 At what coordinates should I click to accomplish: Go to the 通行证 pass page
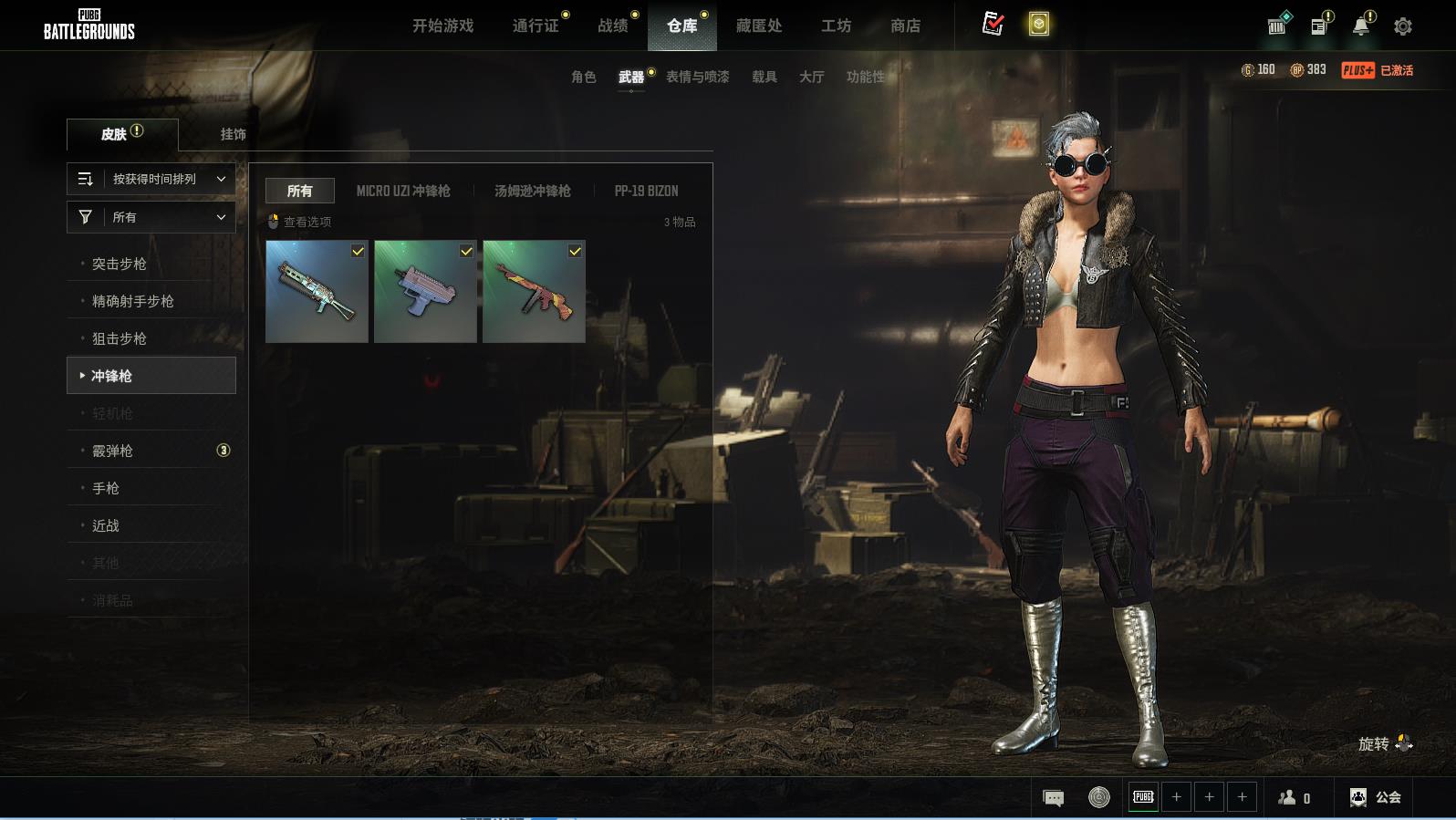[536, 26]
